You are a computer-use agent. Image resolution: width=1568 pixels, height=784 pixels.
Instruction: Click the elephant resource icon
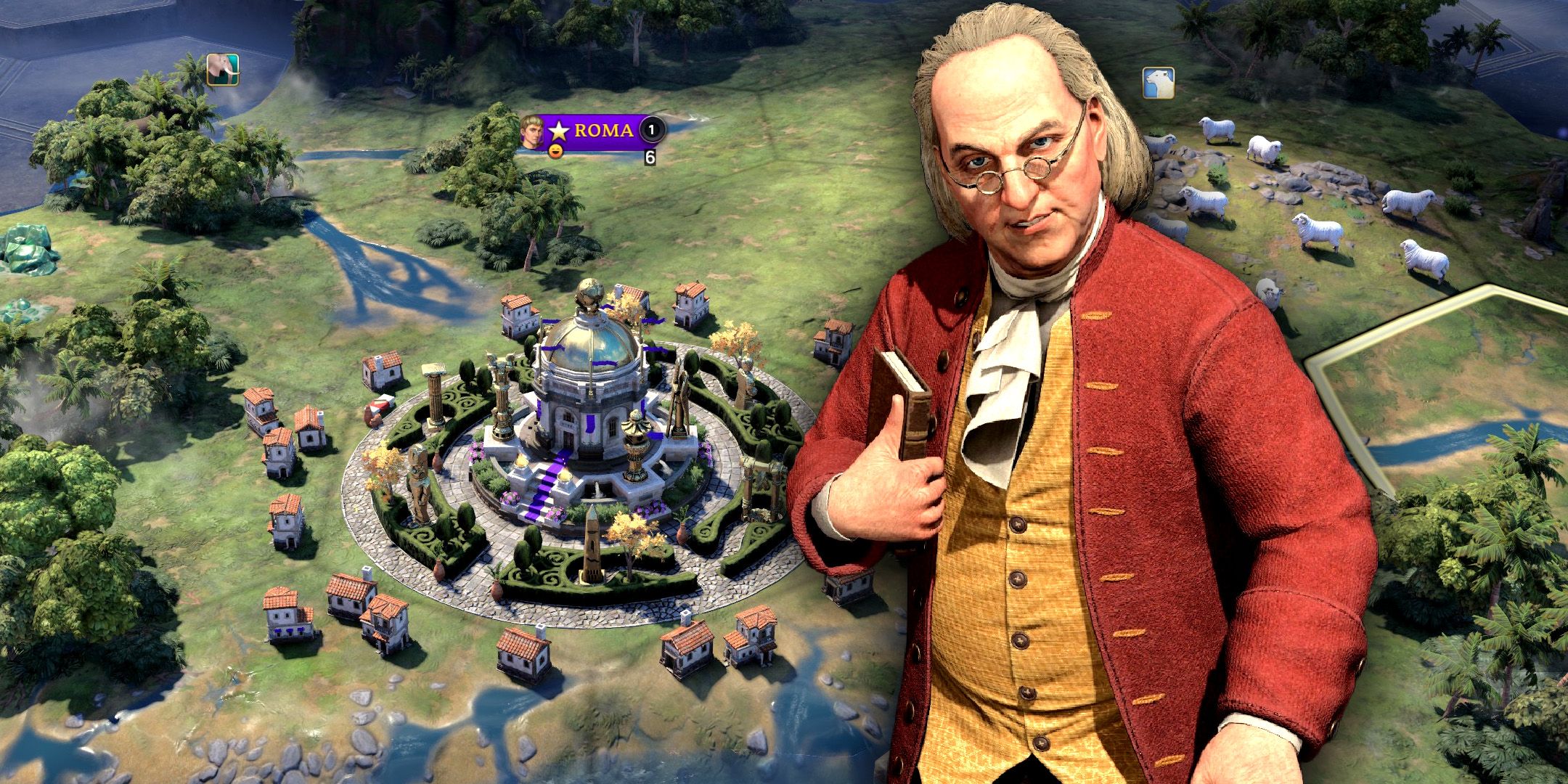pyautogui.click(x=221, y=70)
